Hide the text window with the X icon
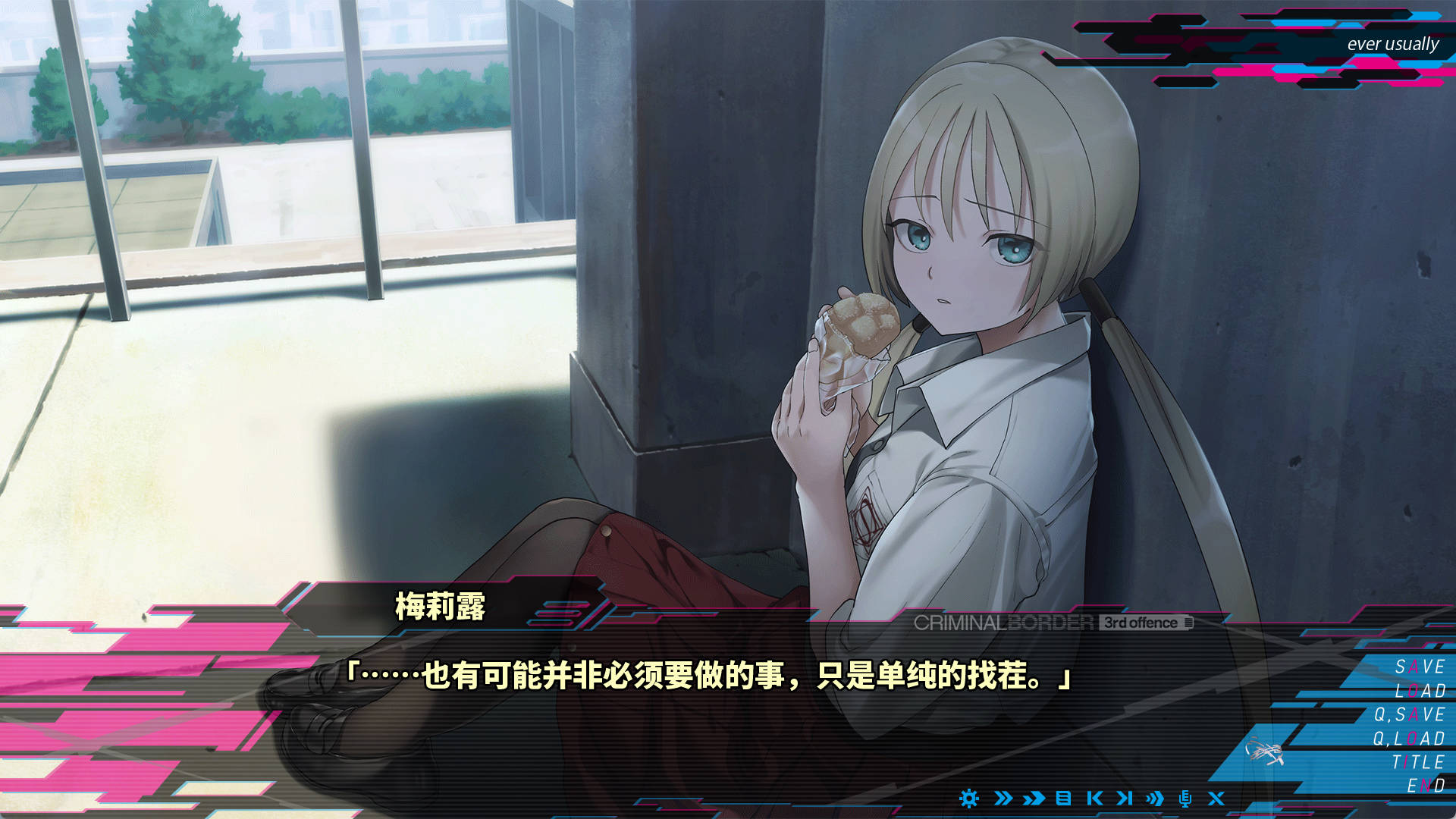The width and height of the screenshot is (1456, 819). coord(1216,799)
